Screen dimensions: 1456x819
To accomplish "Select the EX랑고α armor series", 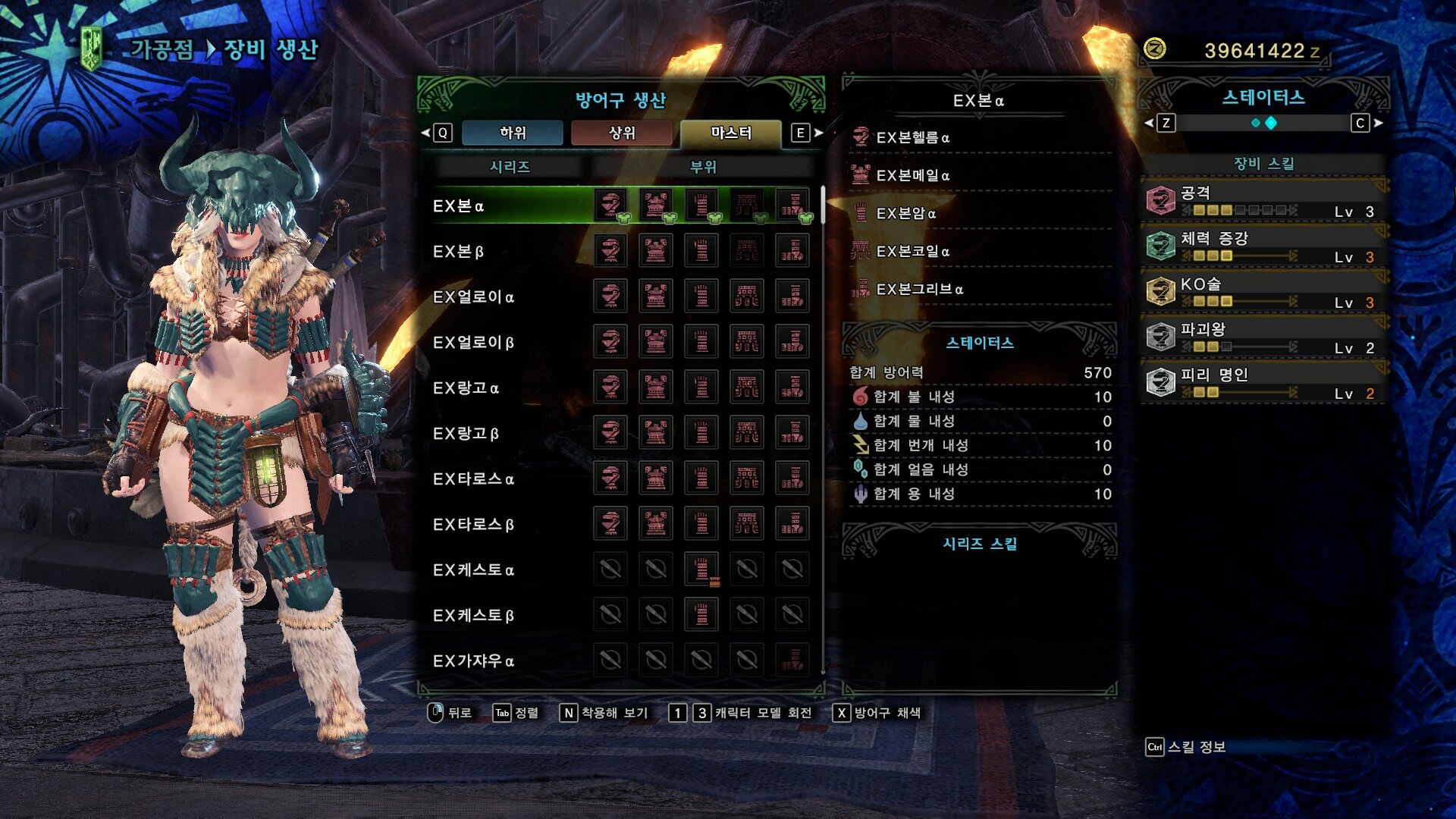I will [466, 388].
